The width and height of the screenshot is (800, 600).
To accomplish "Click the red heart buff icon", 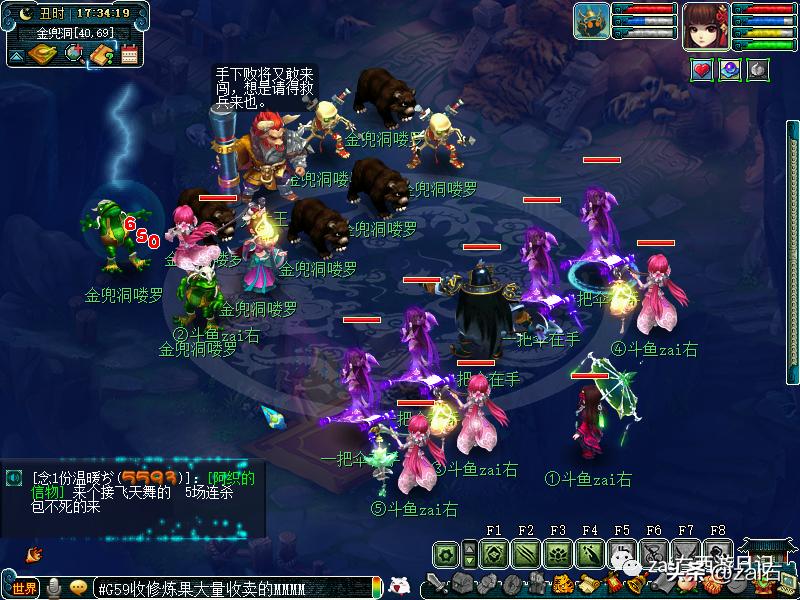I will (x=702, y=70).
